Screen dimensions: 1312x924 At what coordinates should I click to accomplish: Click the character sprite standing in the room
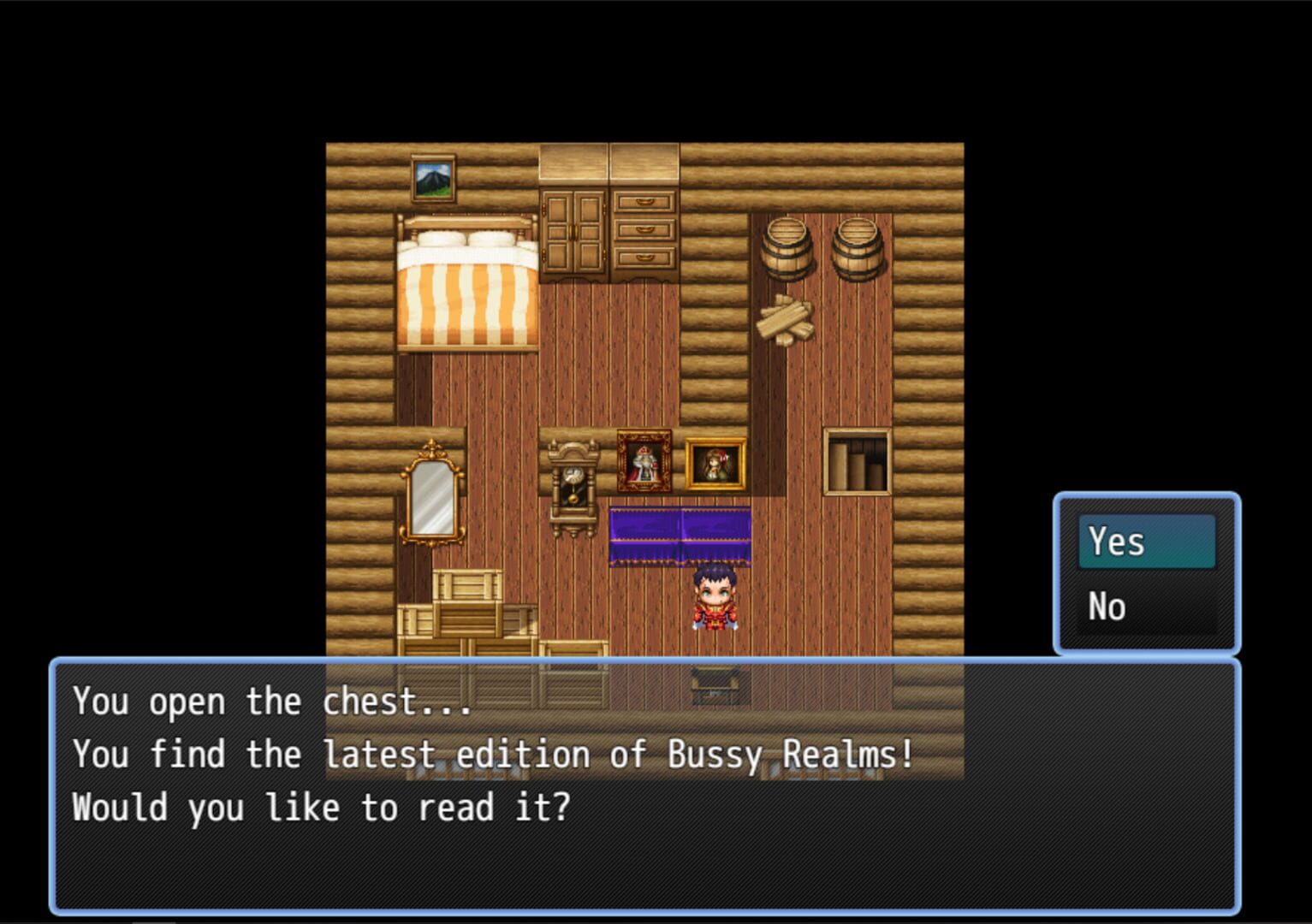click(715, 601)
